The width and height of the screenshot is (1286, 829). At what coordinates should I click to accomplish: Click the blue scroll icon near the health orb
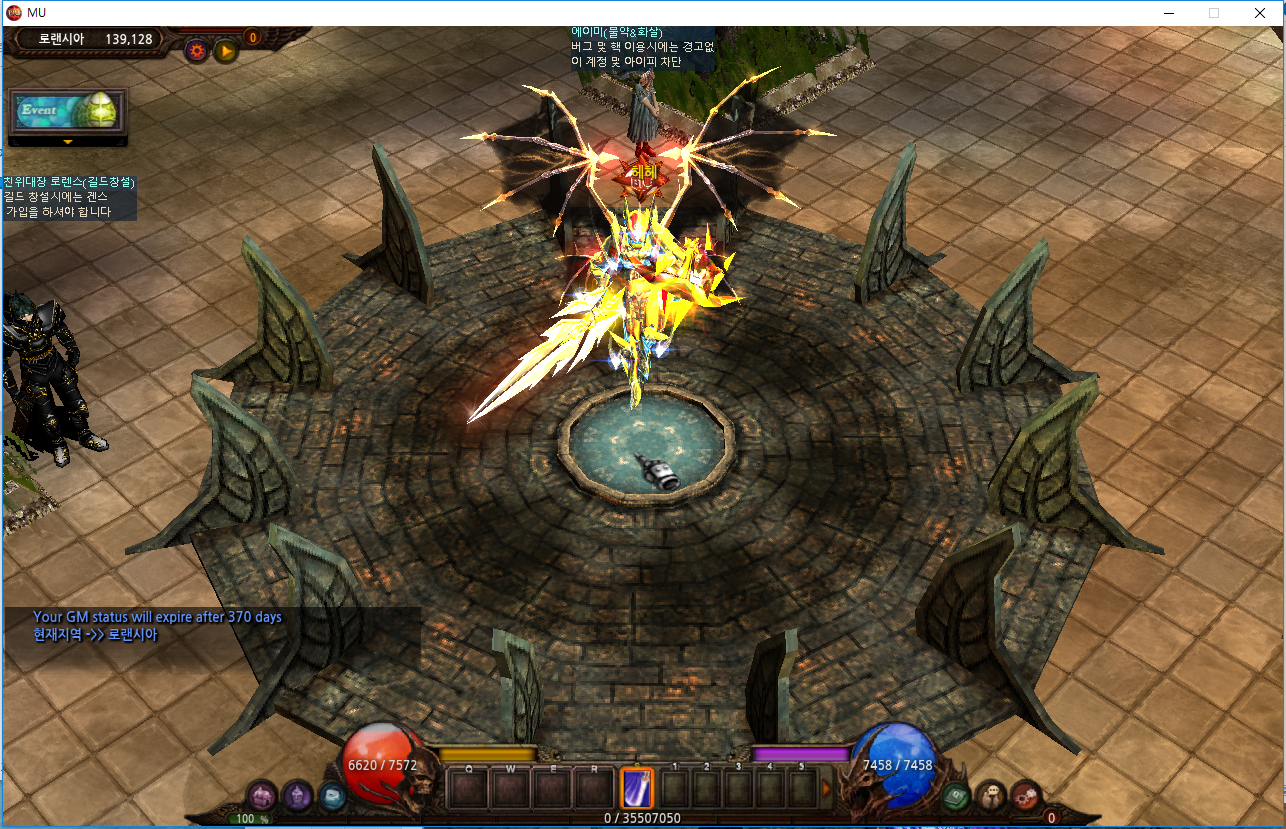[x=332, y=796]
